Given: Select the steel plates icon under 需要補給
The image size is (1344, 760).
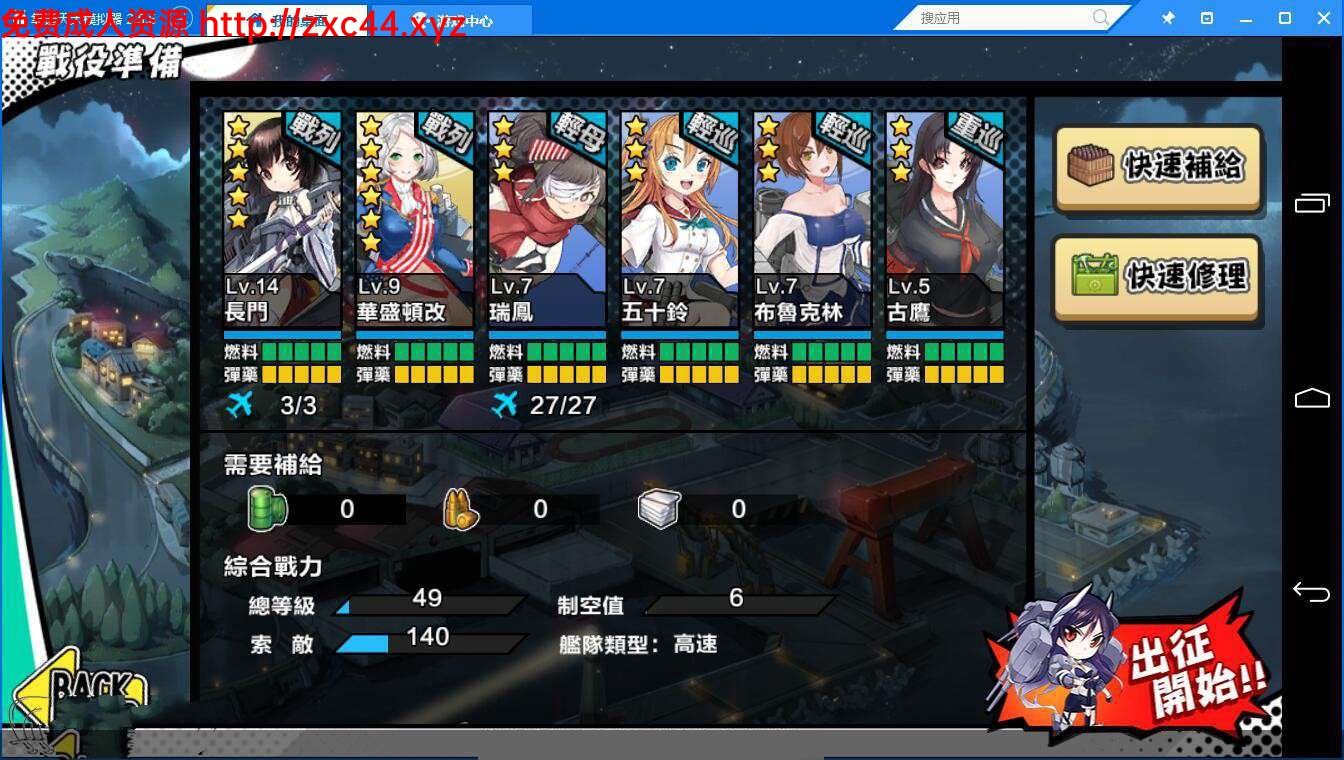Looking at the screenshot, I should coord(658,508).
